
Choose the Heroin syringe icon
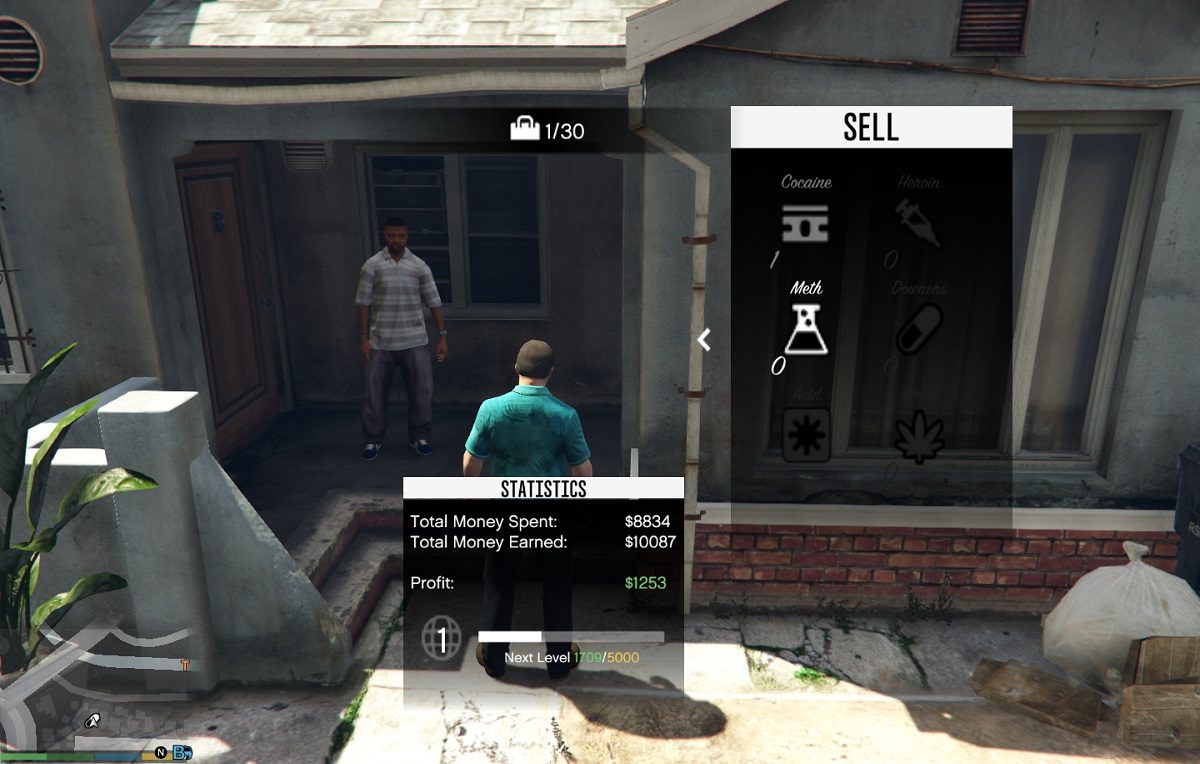click(x=918, y=222)
